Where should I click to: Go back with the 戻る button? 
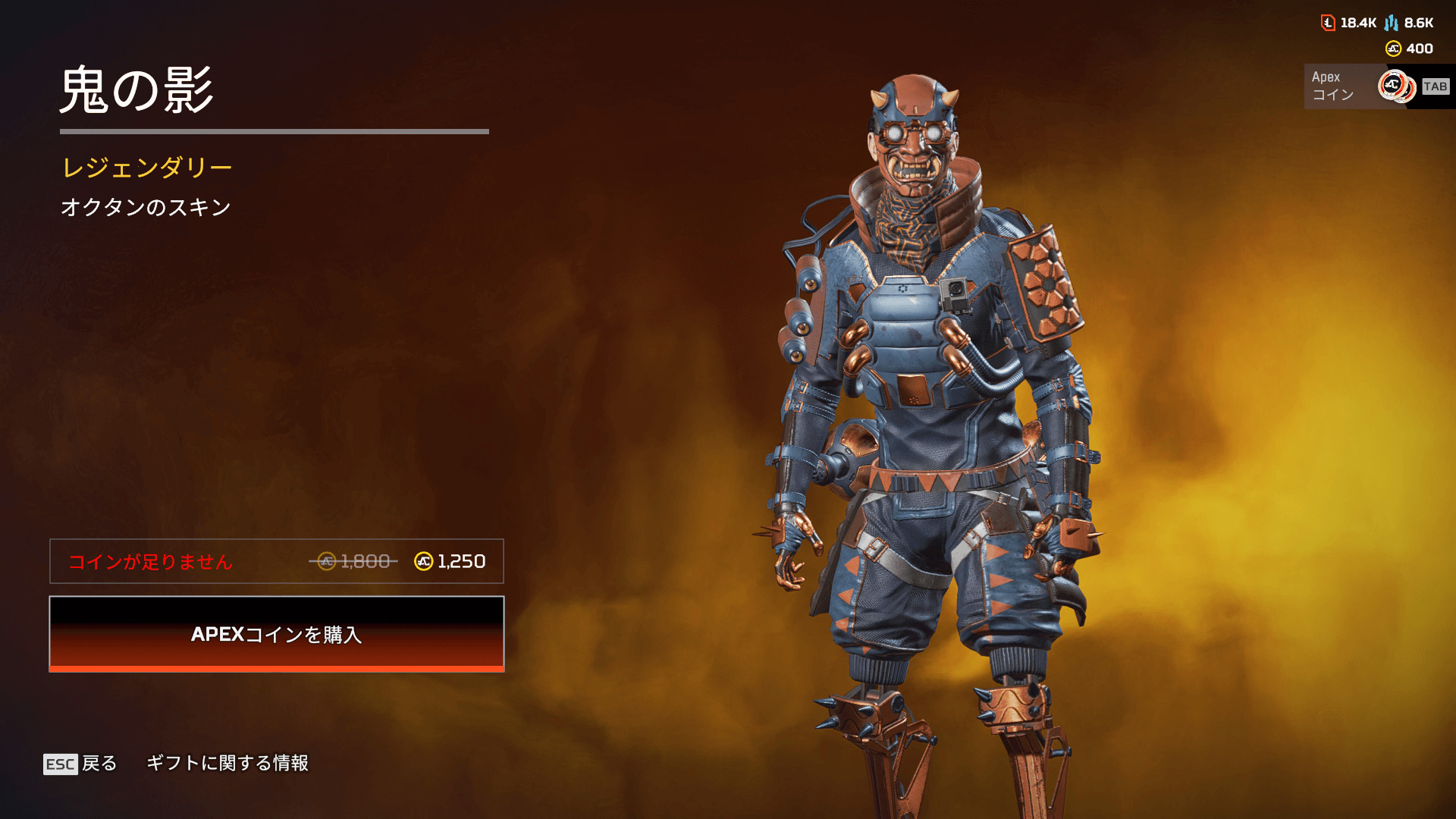(x=80, y=763)
